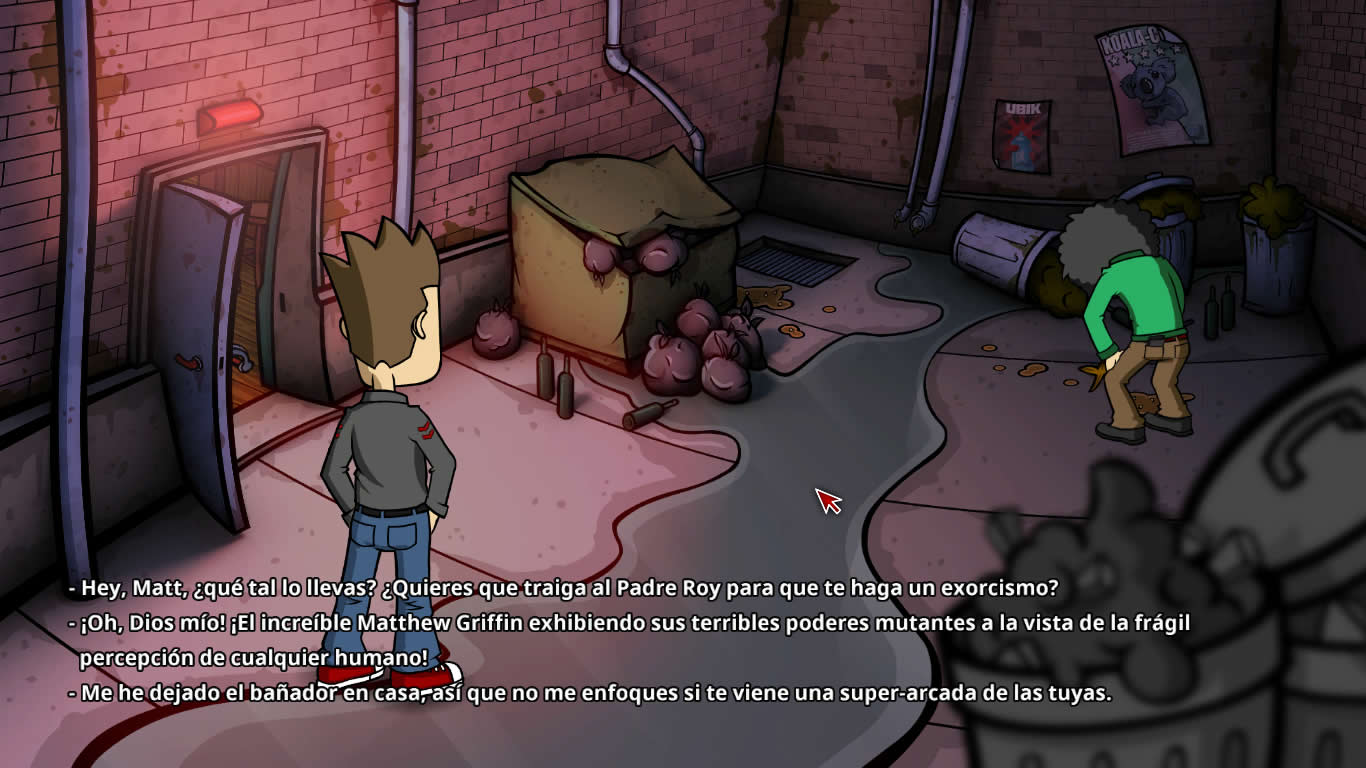Select the "¡Oh, Dios mío!" dialogue option
The image size is (1366, 768).
630,624
